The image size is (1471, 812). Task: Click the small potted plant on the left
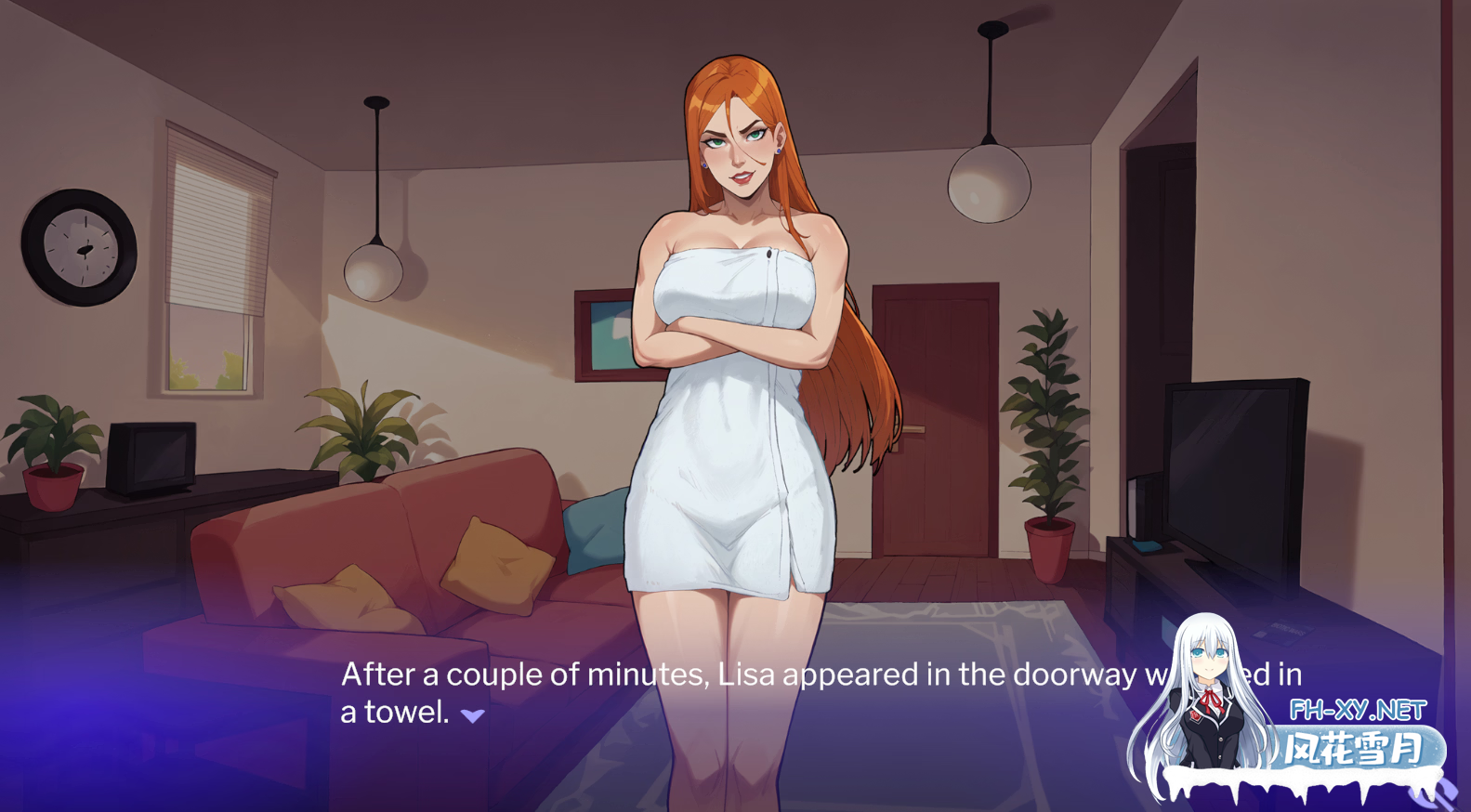(x=51, y=446)
